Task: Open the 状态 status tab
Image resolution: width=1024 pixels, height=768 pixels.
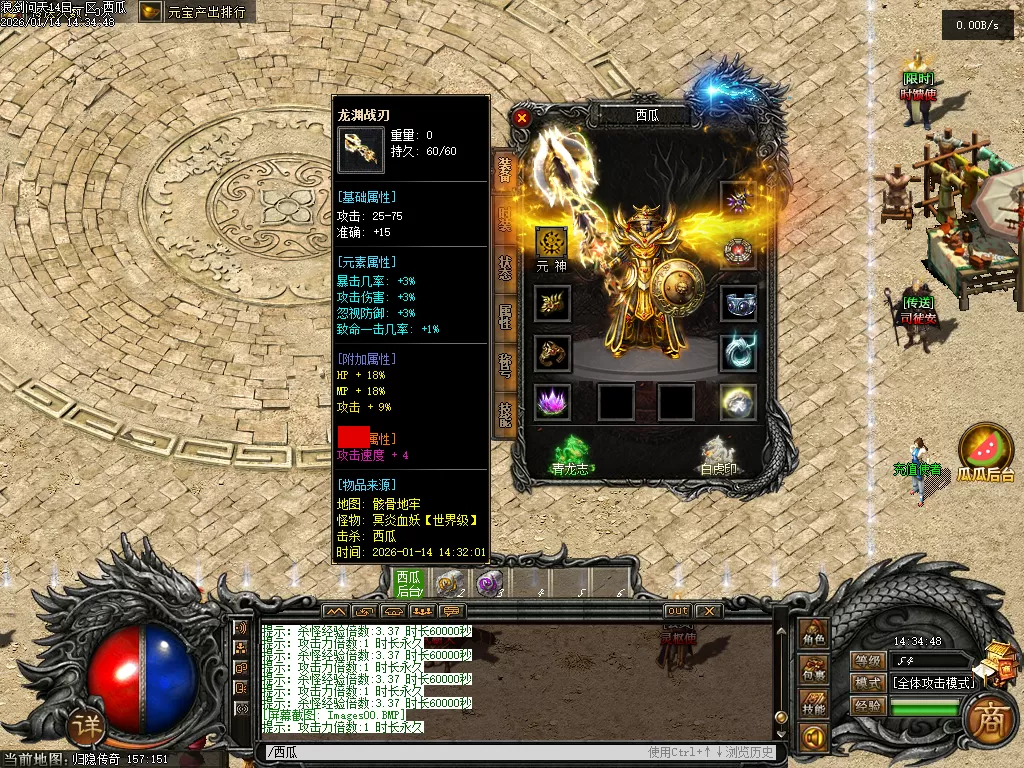Action: (505, 268)
